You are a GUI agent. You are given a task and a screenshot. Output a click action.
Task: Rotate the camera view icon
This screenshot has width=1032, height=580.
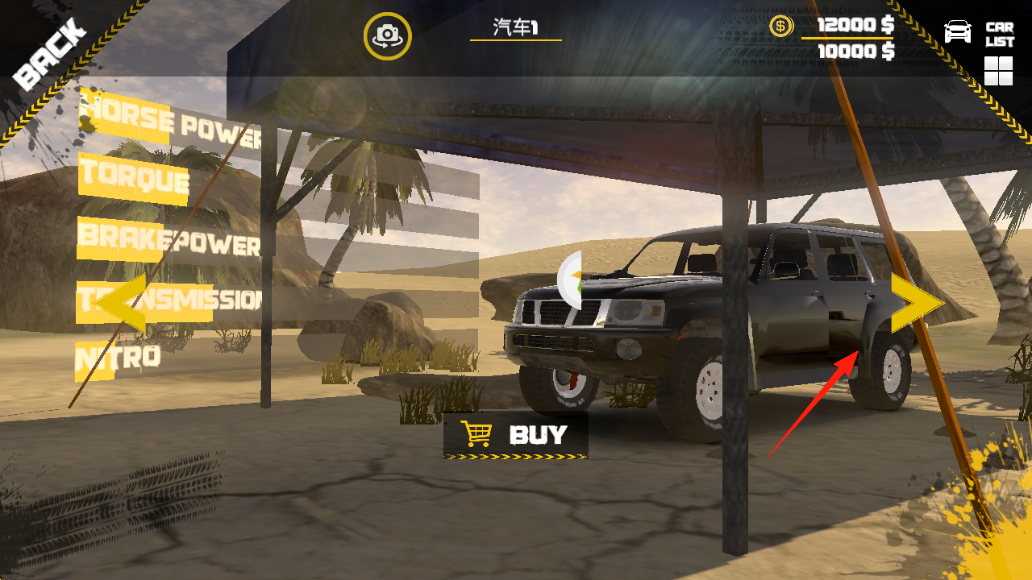tap(385, 36)
